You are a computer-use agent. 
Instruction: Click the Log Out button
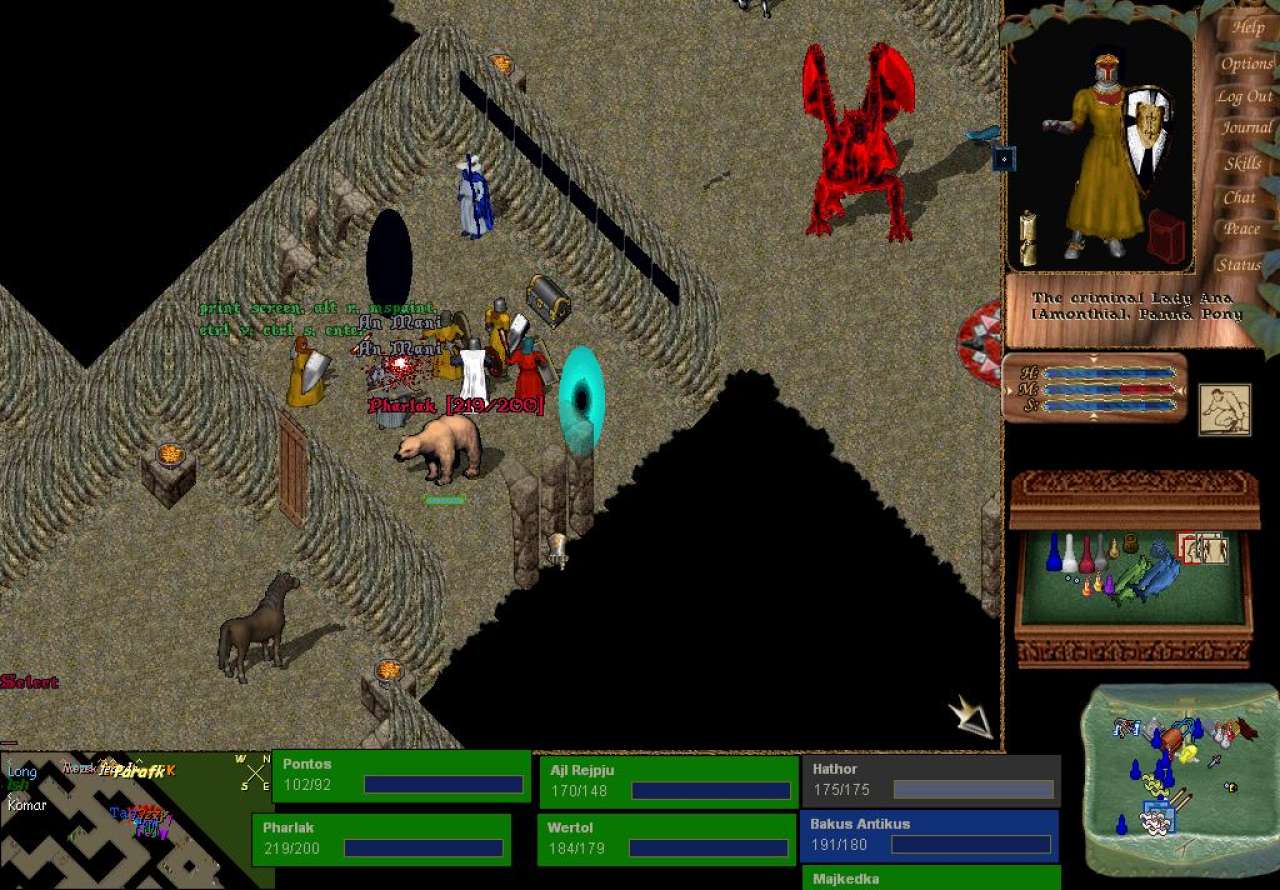coord(1245,97)
